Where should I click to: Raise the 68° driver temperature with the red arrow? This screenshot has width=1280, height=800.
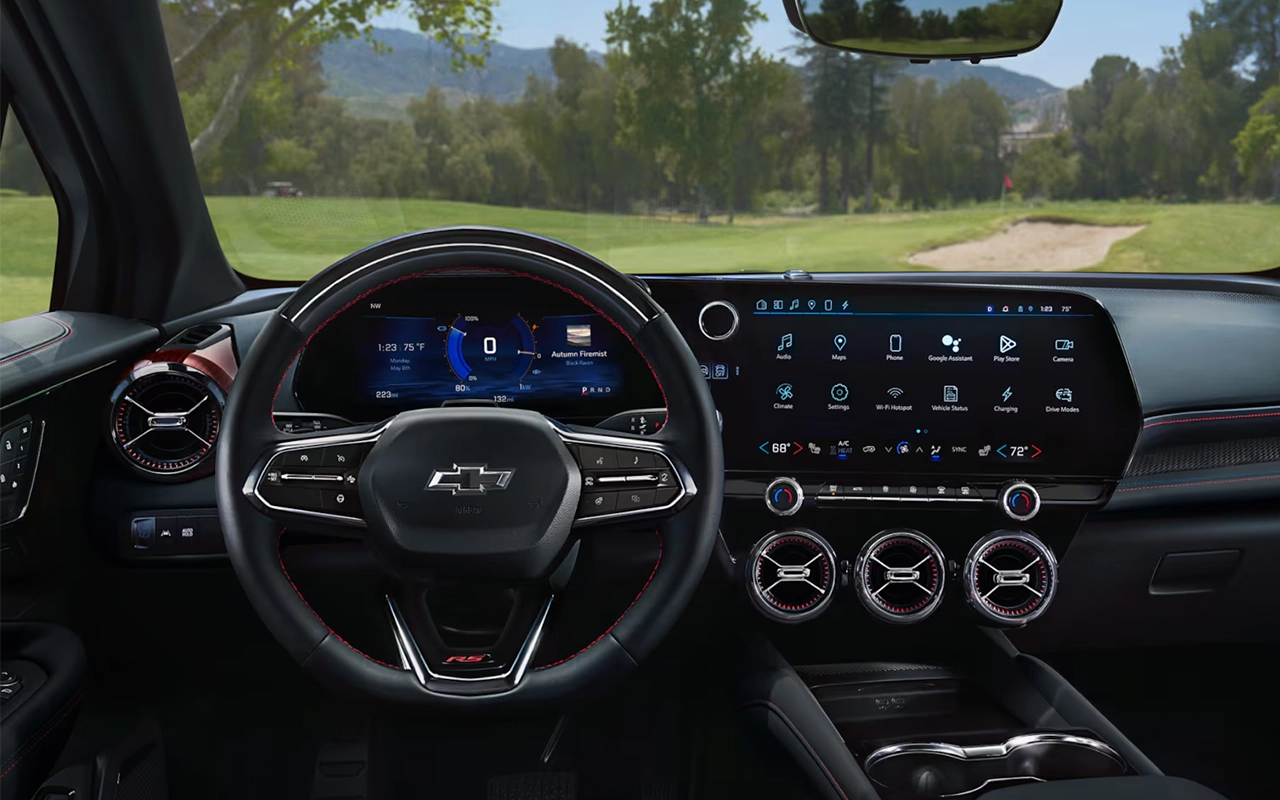798,449
